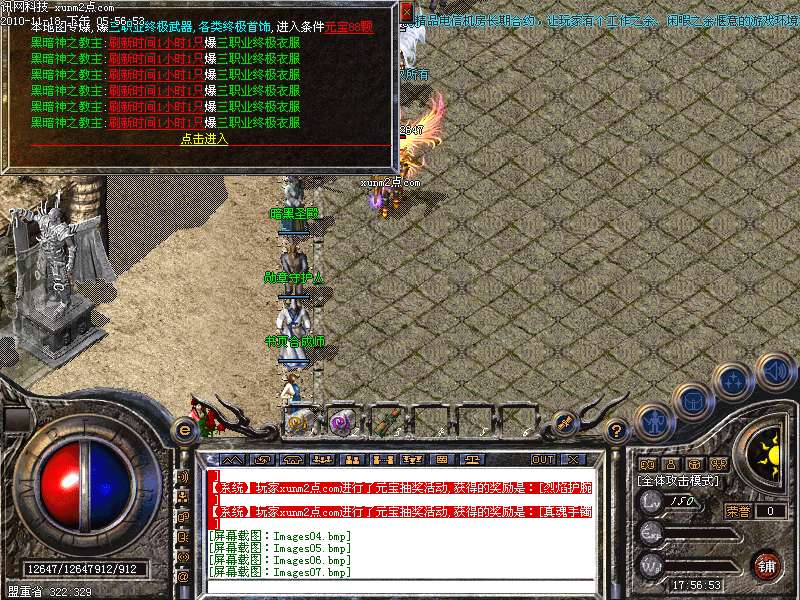Click the winged emblem button above chat

coord(565,422)
